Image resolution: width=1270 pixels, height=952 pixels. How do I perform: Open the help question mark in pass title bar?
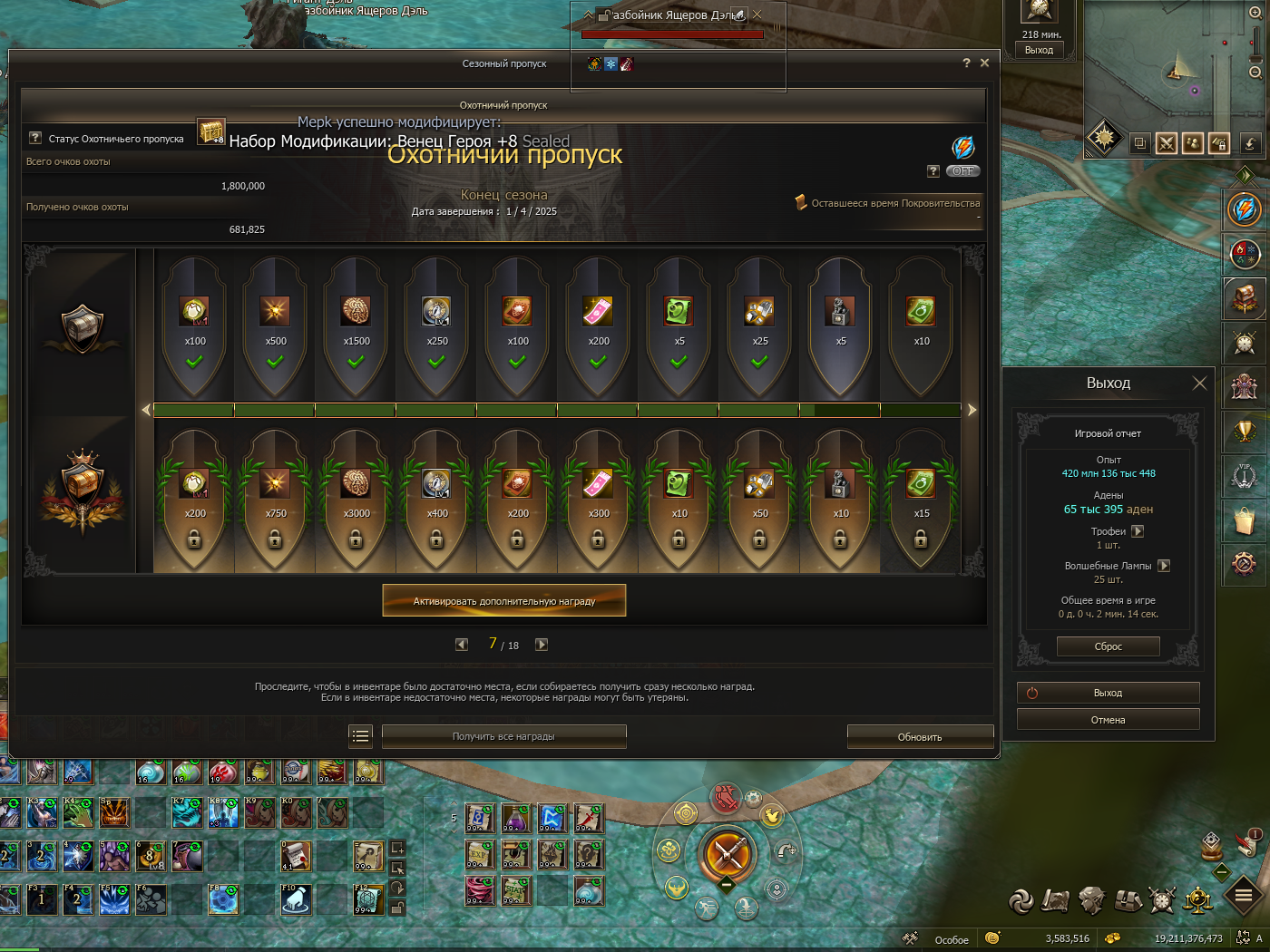tap(966, 63)
